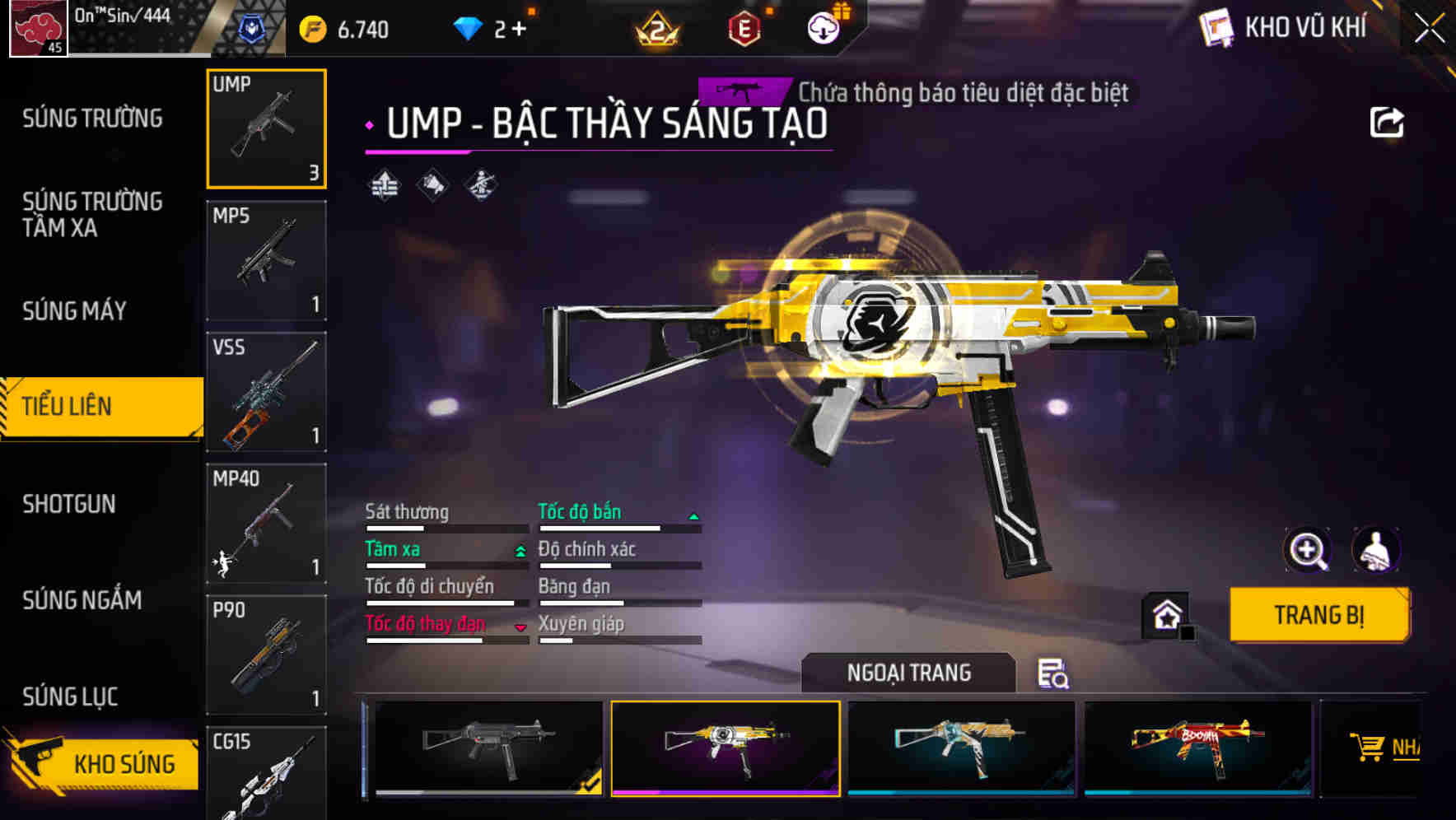1456x820 pixels.
Task: Click the red down arrow on Tốc độ thay đạn
Action: (x=520, y=627)
